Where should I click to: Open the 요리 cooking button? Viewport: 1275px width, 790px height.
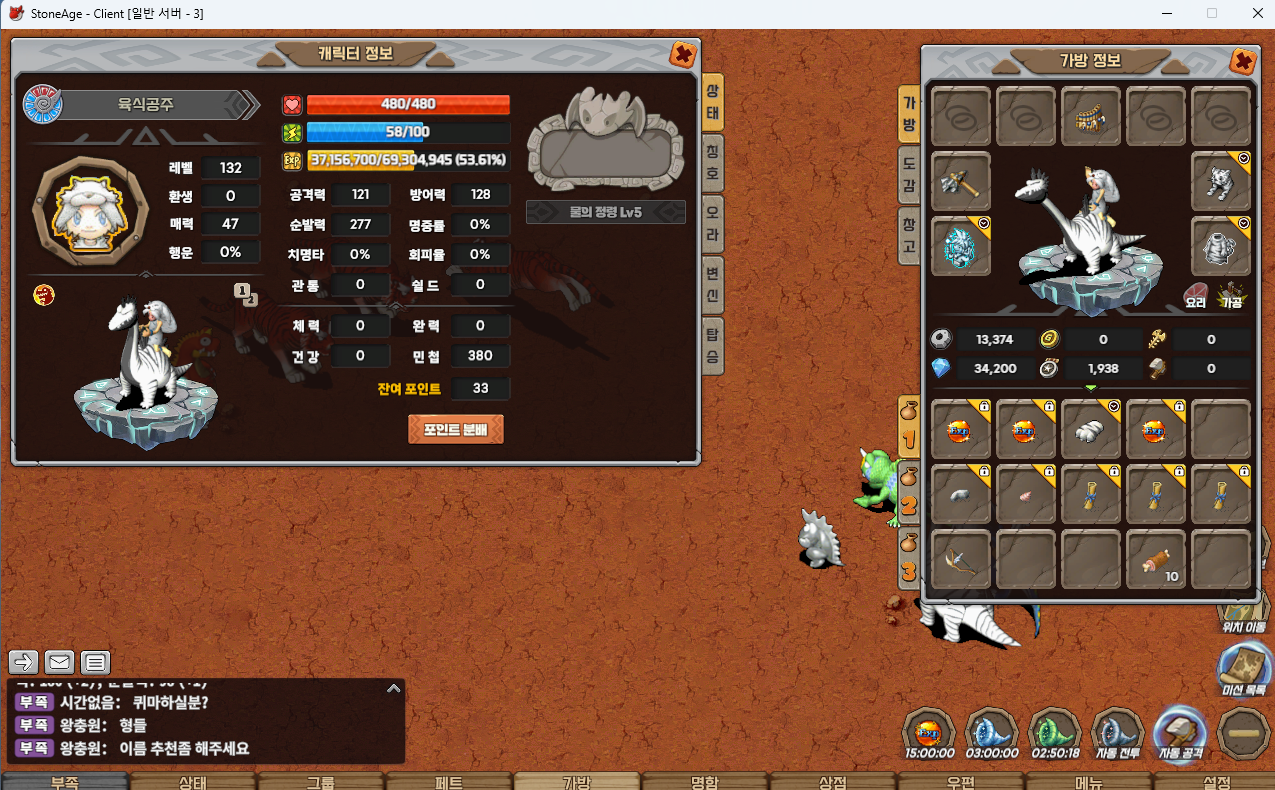pos(1196,296)
